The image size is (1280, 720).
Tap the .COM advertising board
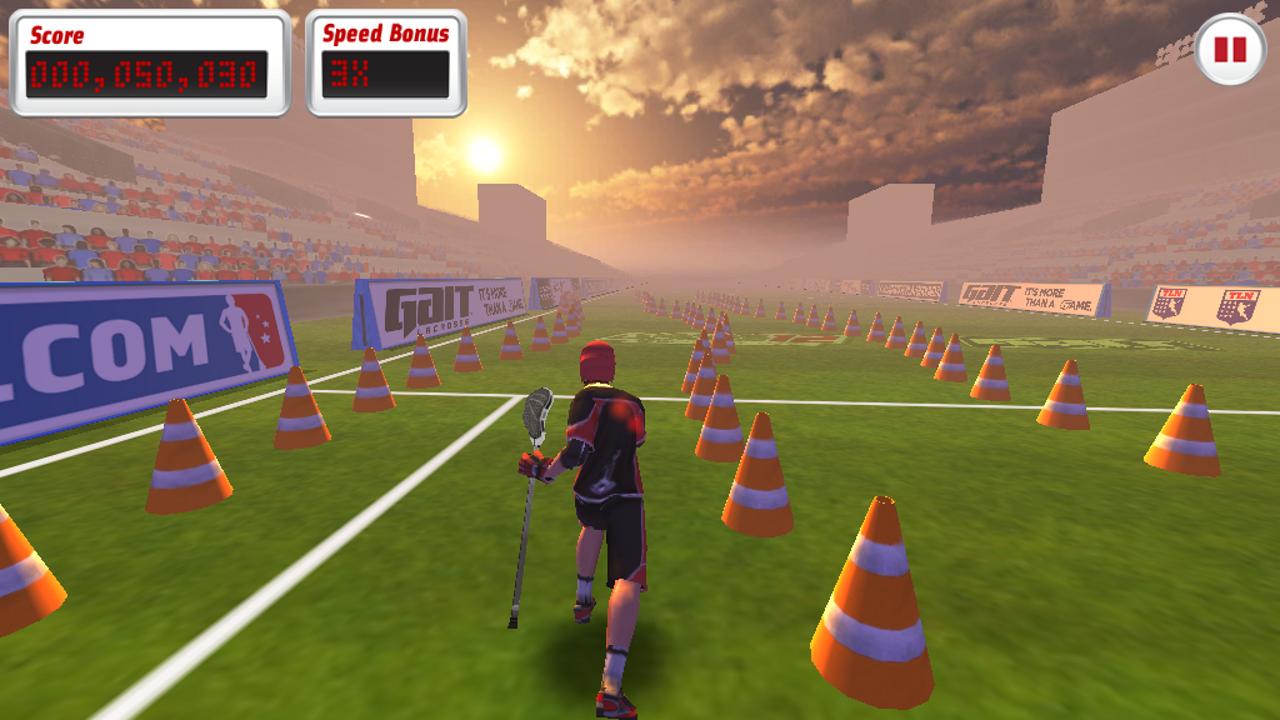click(x=140, y=340)
